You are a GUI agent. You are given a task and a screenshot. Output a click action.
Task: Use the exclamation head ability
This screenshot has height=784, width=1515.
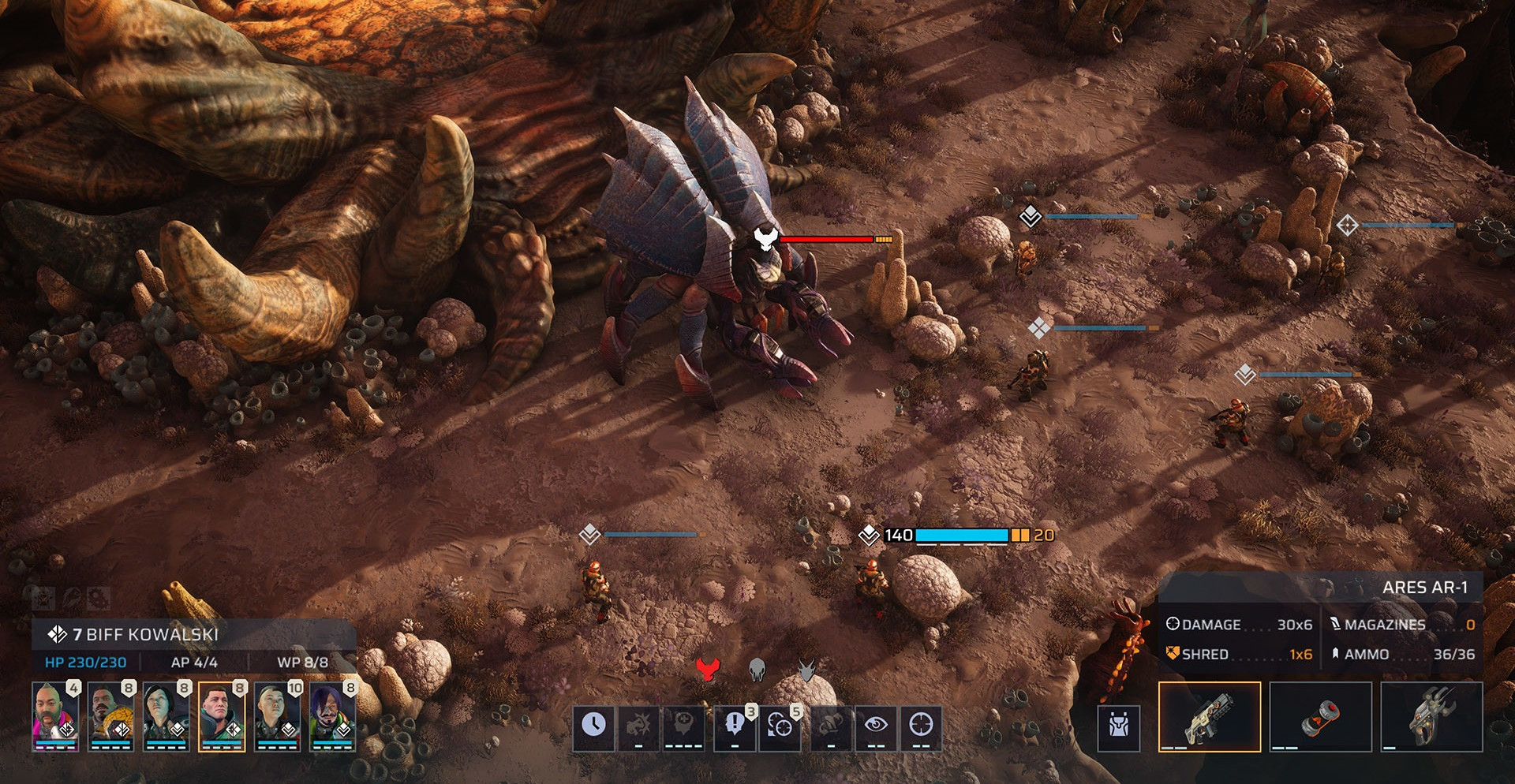(x=735, y=724)
